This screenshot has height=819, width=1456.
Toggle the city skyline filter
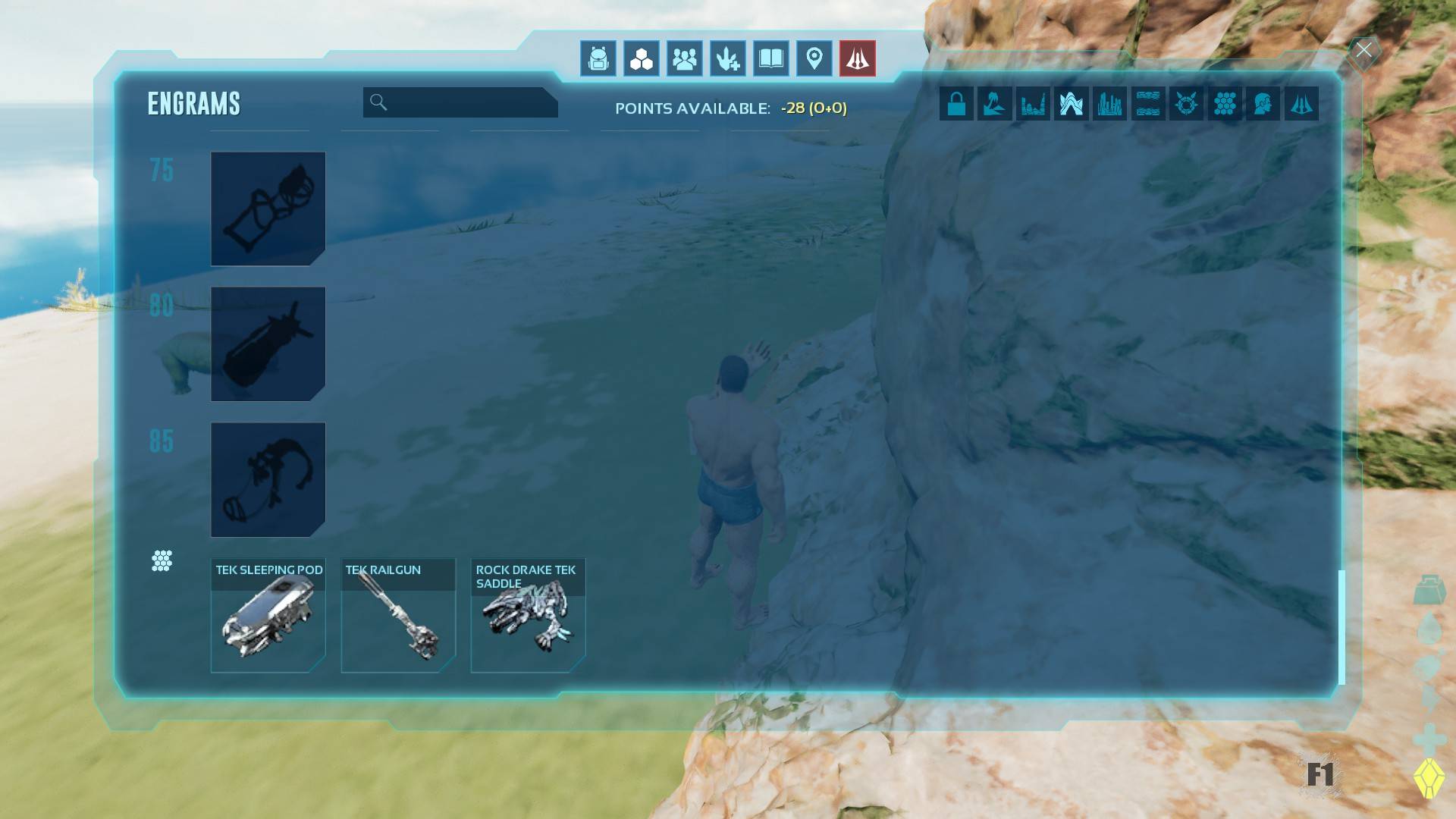coord(1109,103)
